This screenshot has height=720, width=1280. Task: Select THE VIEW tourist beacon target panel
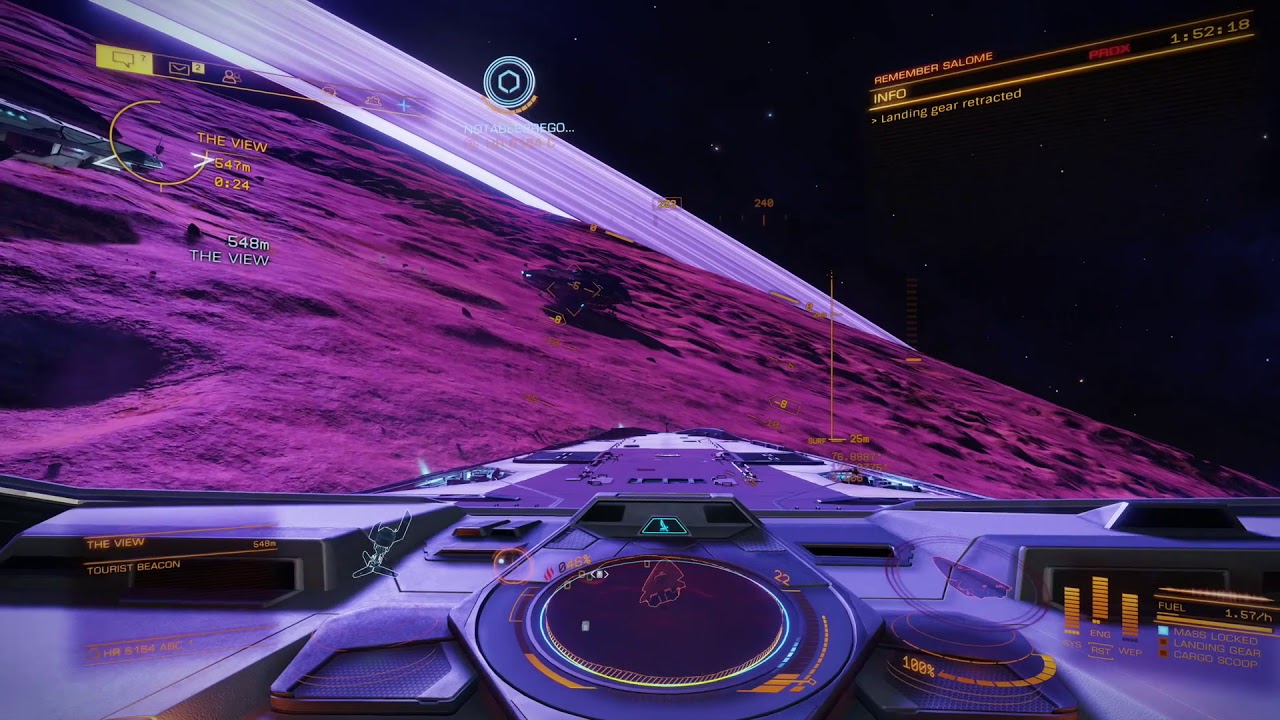point(180,555)
